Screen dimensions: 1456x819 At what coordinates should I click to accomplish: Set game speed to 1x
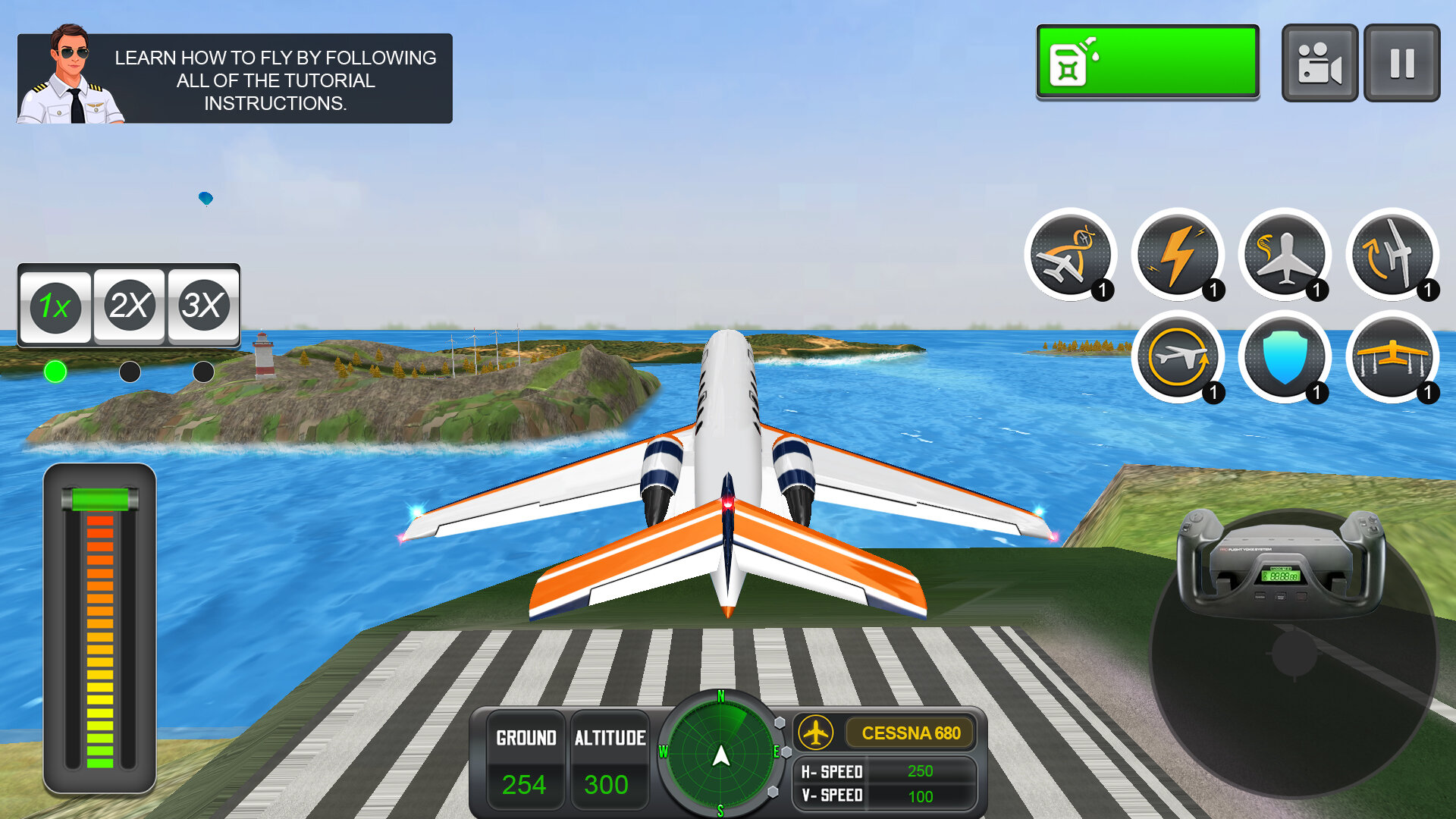(x=55, y=306)
